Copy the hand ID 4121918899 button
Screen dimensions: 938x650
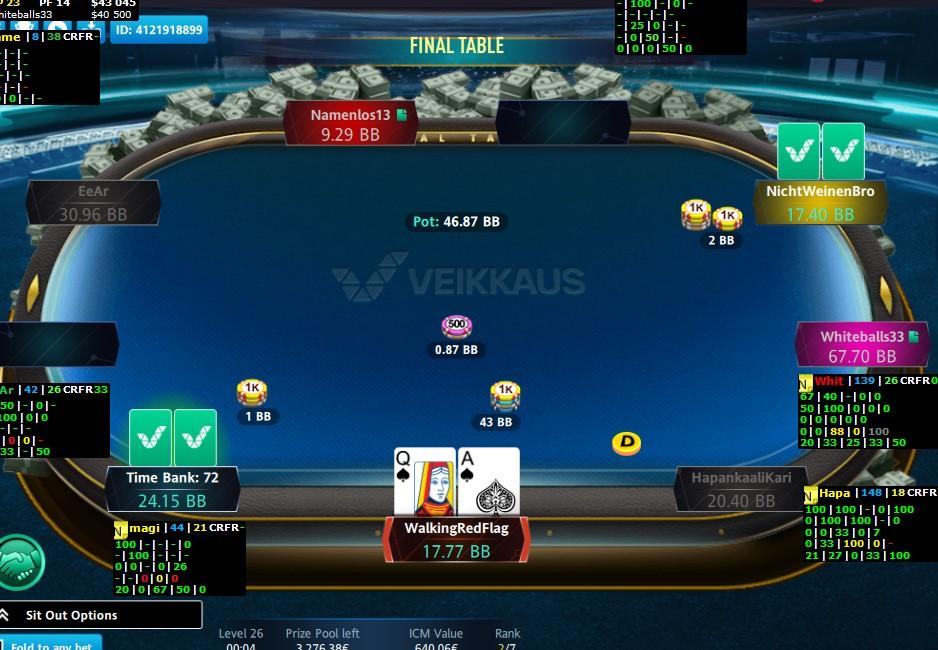[159, 30]
